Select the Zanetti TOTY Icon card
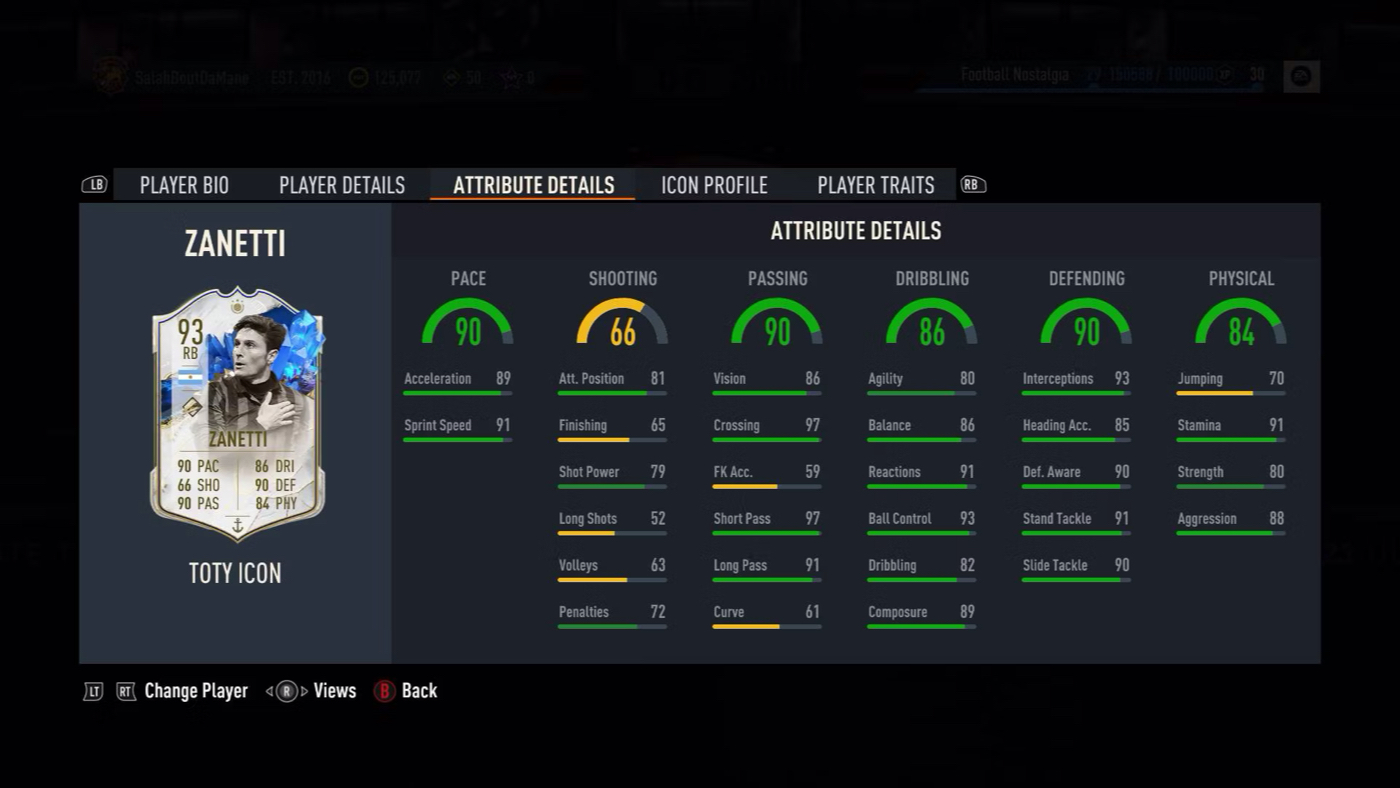1400x788 pixels. [x=237, y=426]
